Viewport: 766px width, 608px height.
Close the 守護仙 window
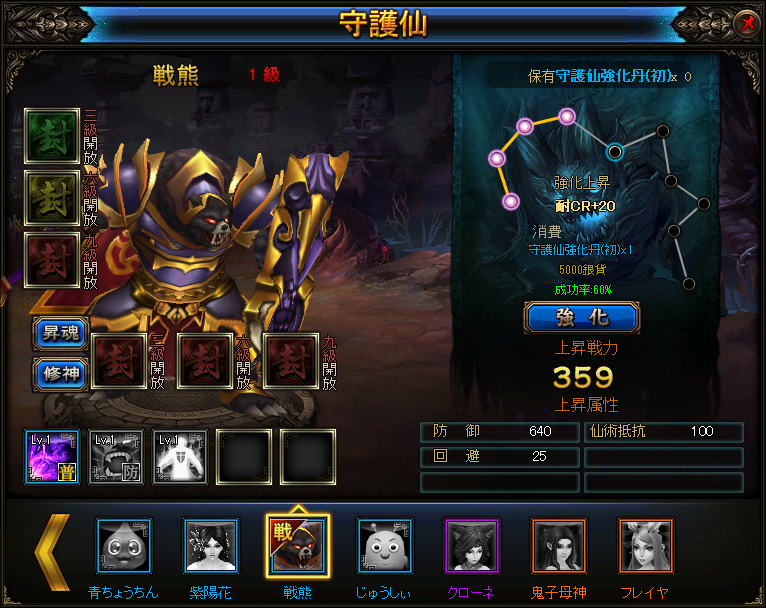745,23
